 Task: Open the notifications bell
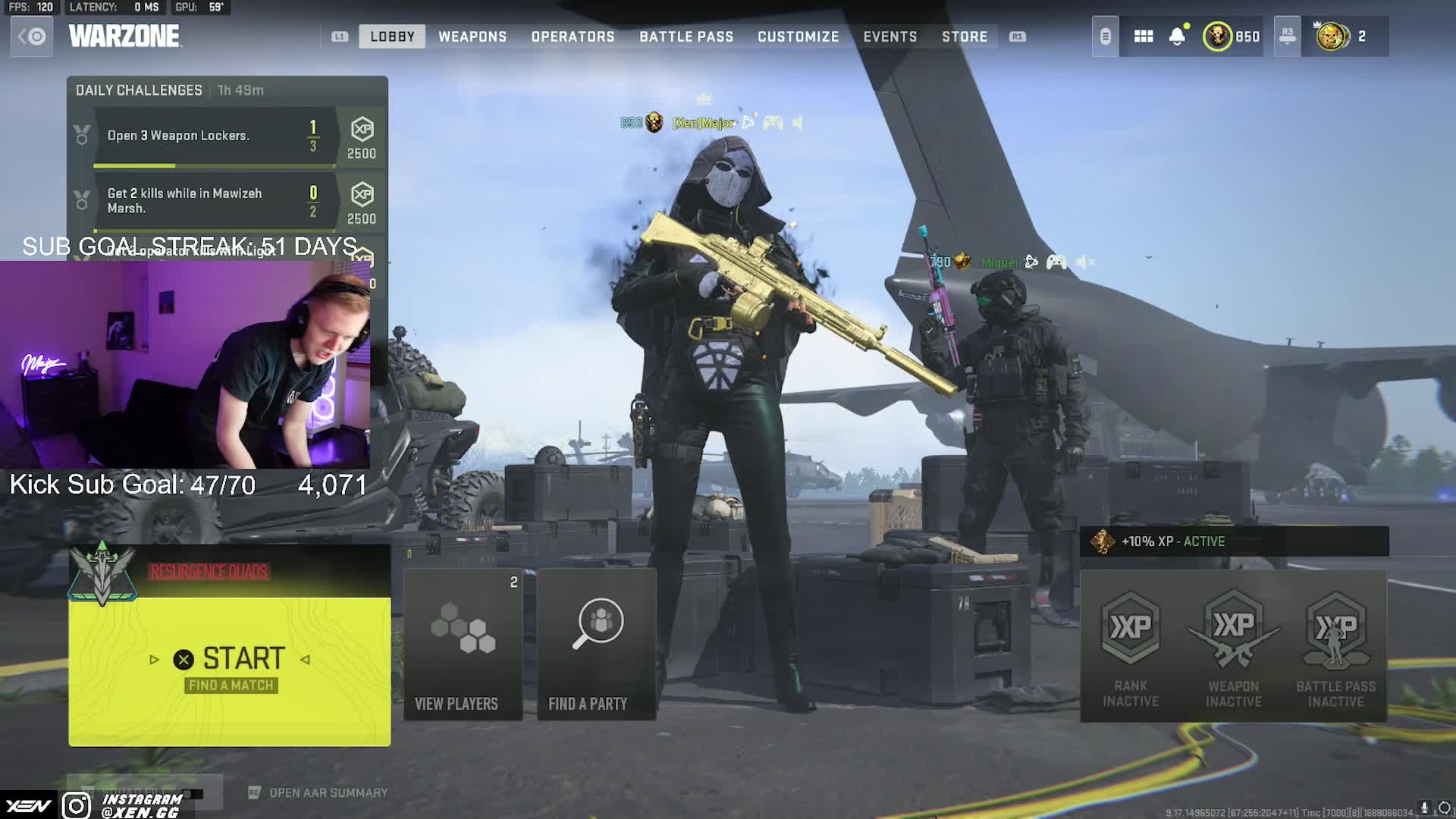coord(1177,36)
